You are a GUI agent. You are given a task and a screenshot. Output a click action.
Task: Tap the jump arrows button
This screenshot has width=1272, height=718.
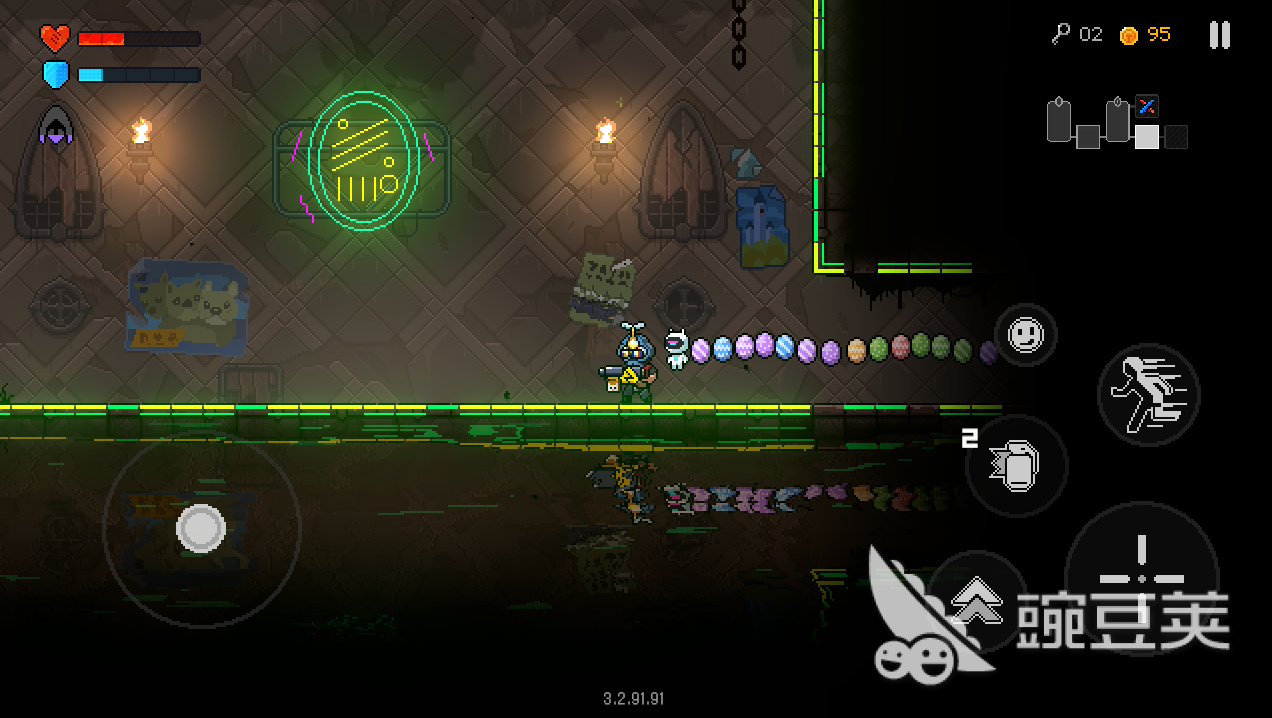pos(976,602)
